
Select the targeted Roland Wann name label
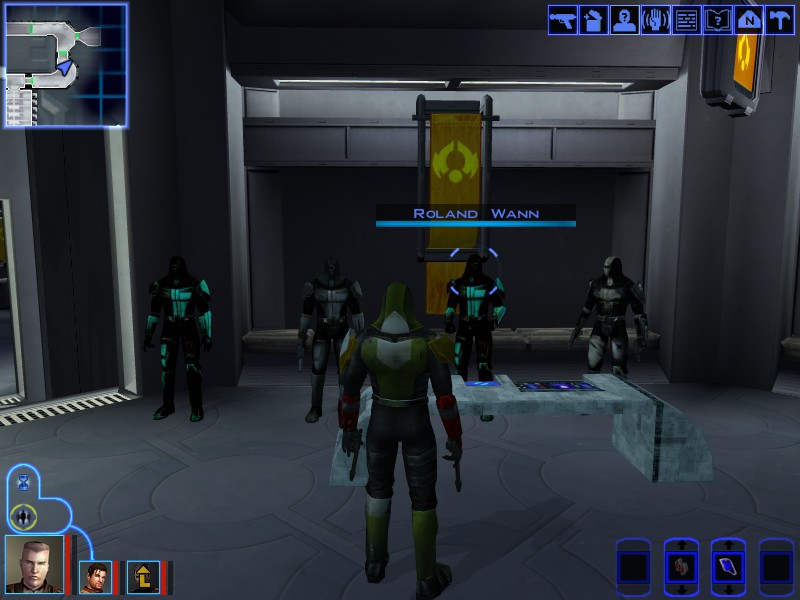(476, 214)
